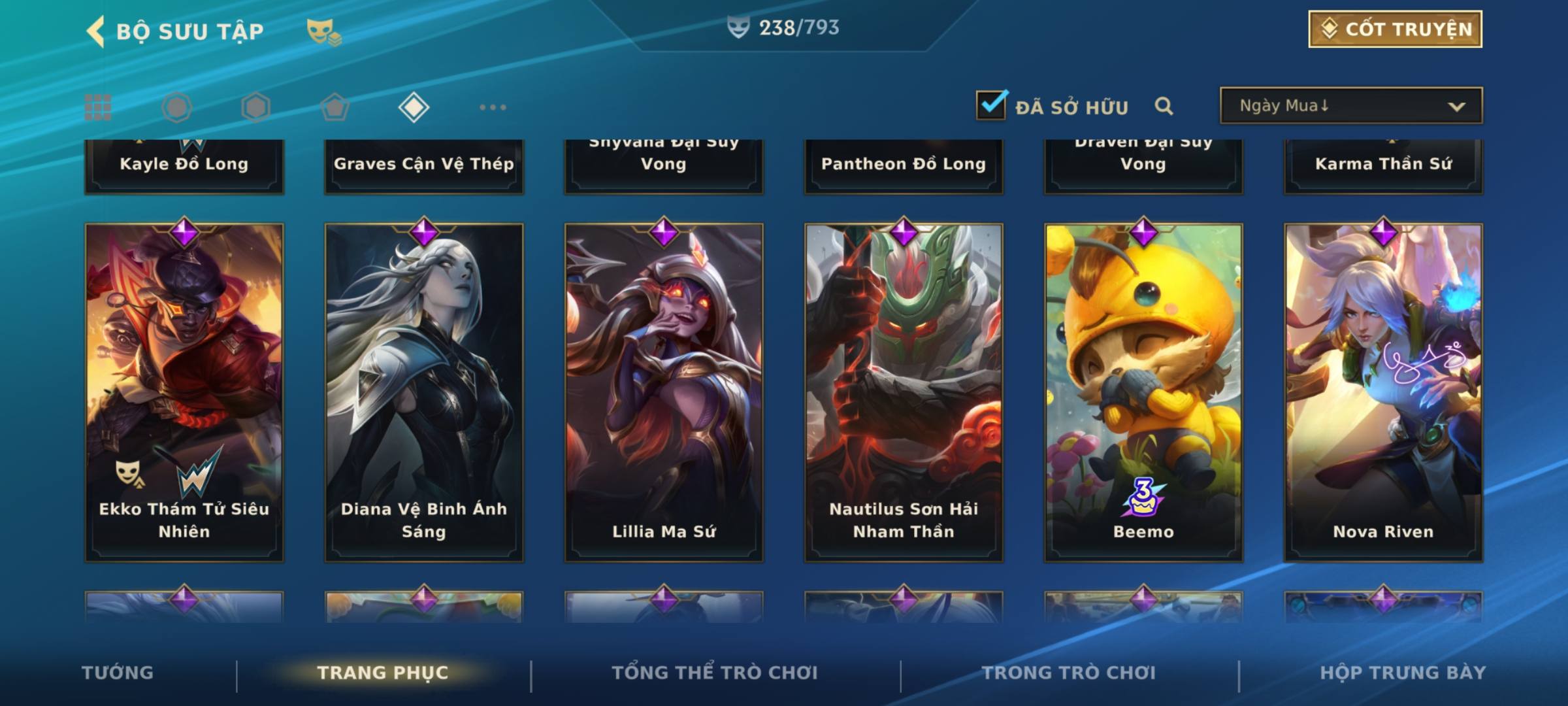Go to the Hộp Trưng Bày tab
1568x706 pixels.
point(1403,673)
